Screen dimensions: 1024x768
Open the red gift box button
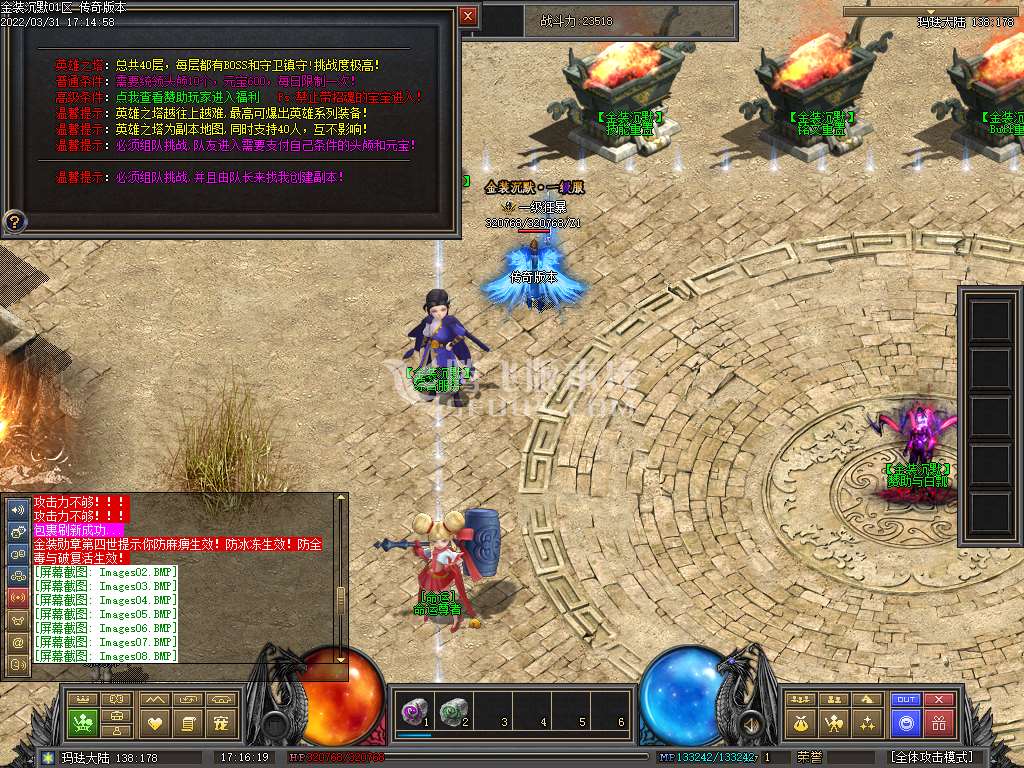(x=938, y=722)
